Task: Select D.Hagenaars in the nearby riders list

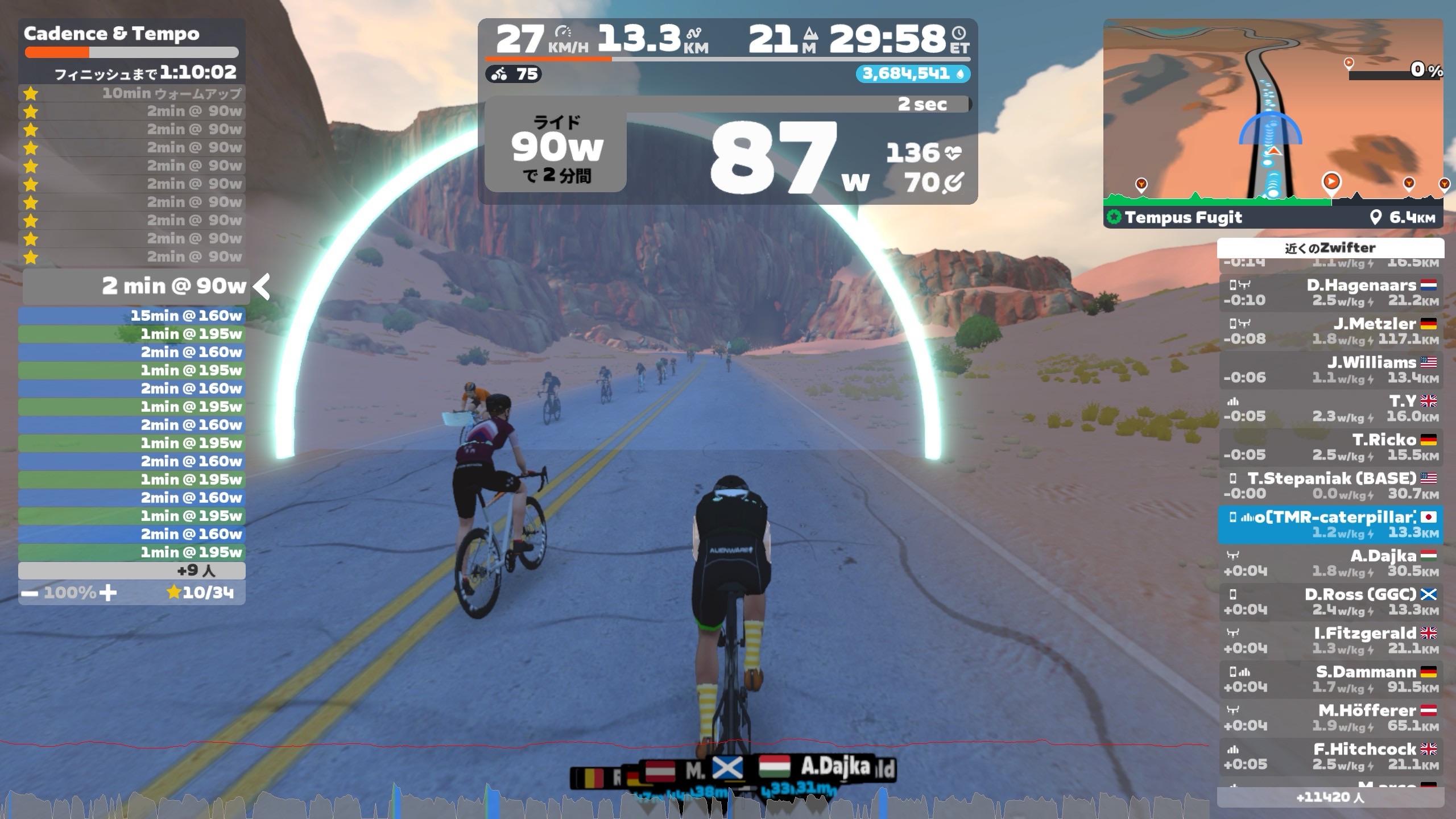Action: [1330, 292]
